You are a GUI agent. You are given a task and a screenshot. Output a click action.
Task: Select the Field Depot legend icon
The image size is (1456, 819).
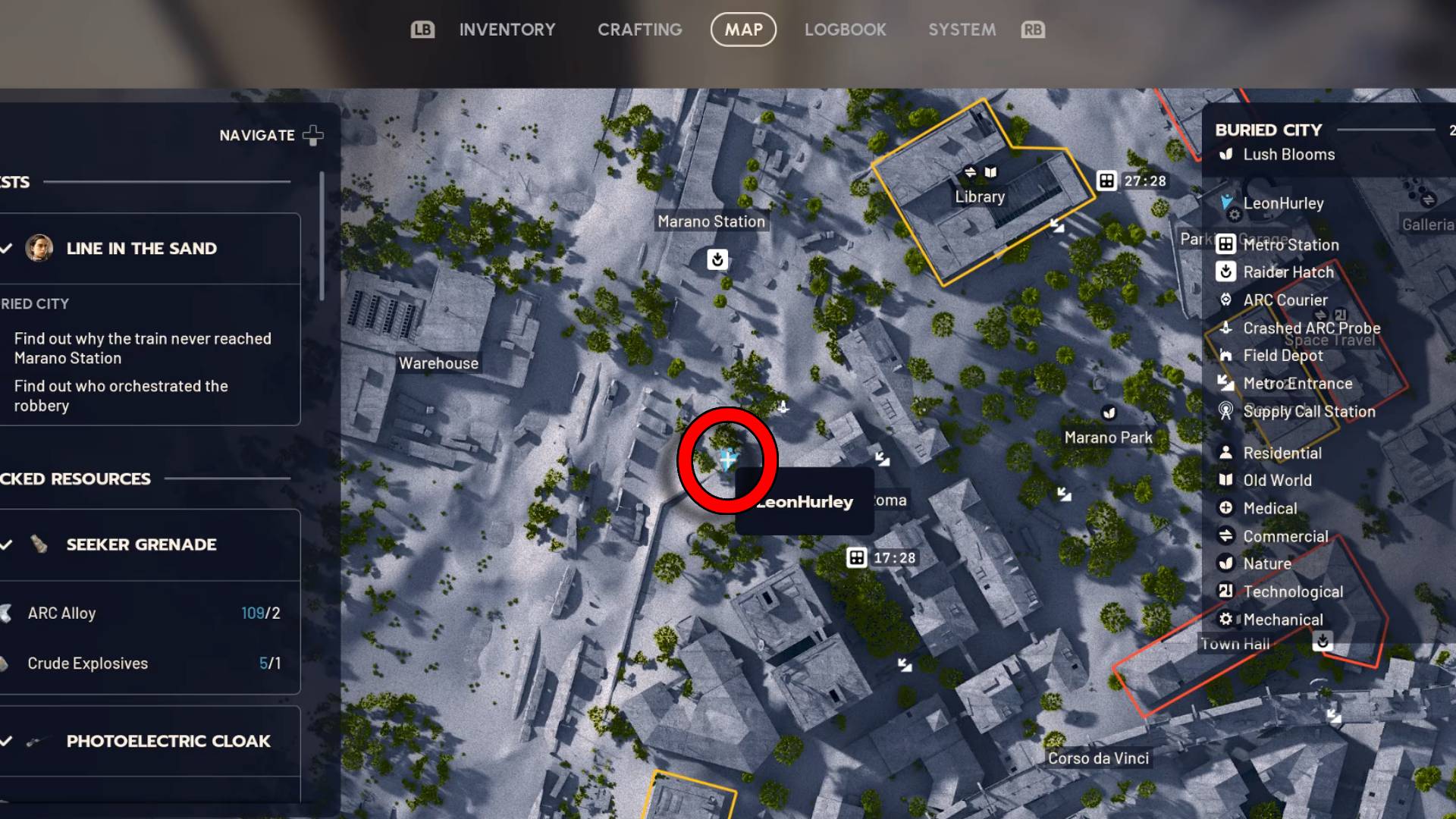coord(1226,356)
